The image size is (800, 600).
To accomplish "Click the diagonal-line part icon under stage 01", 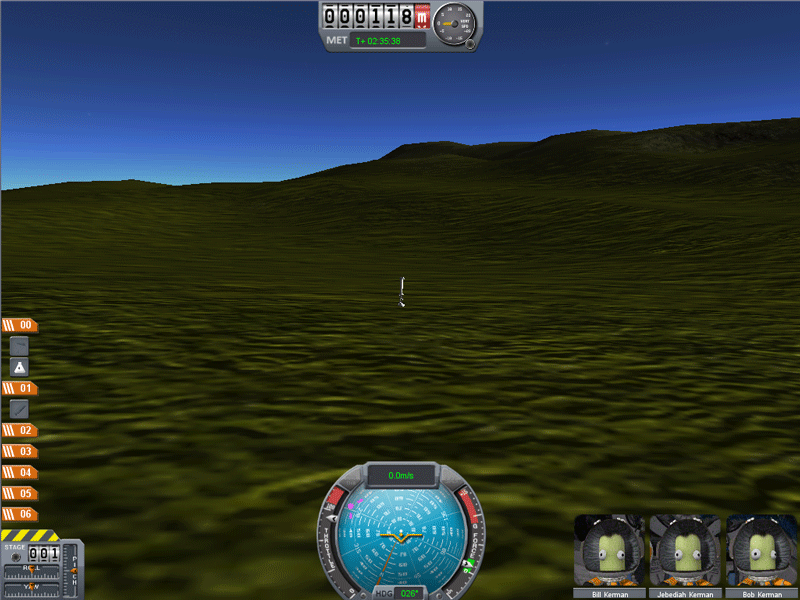I will click(20, 409).
